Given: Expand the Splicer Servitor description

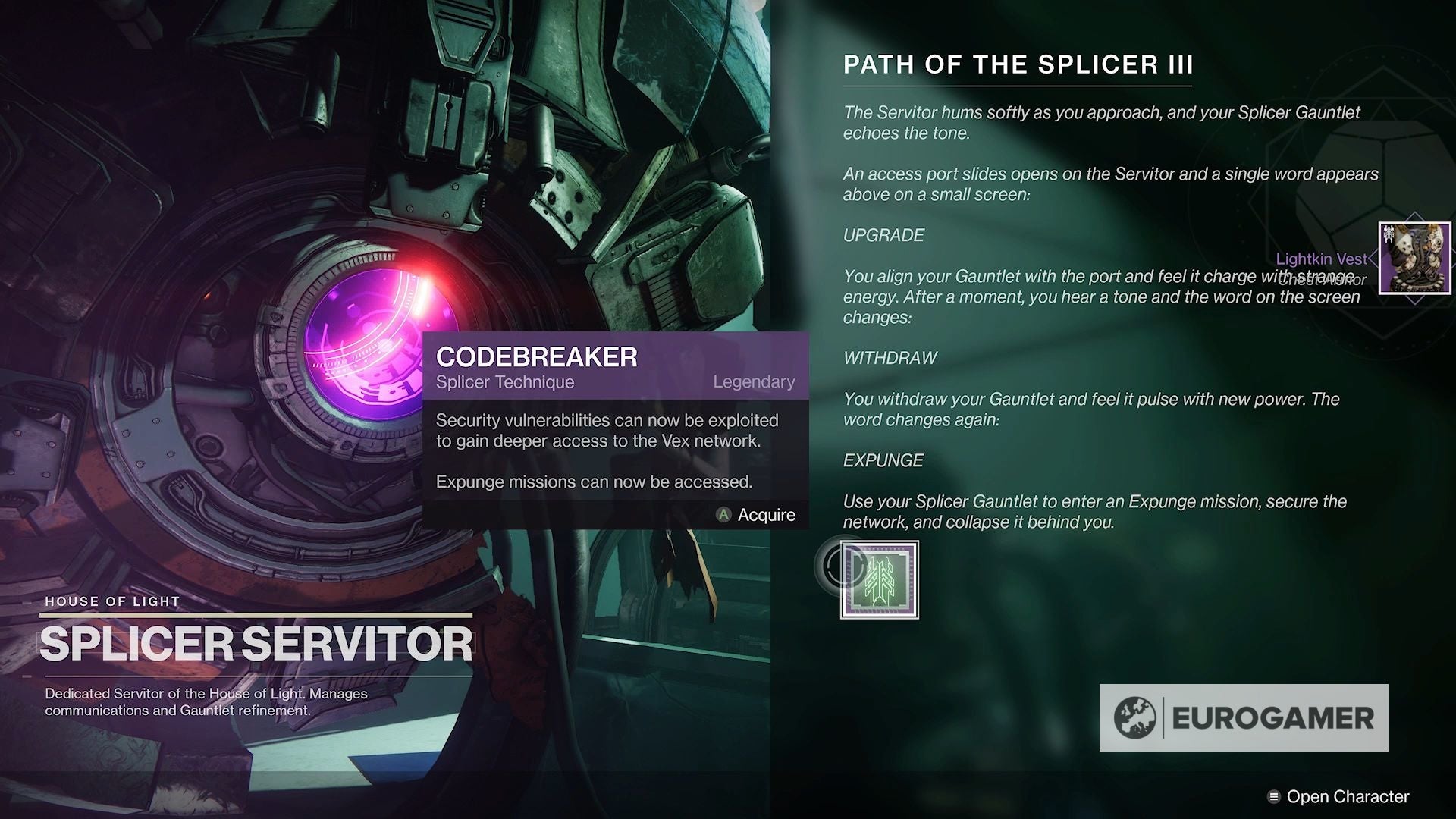Looking at the screenshot, I should tap(205, 701).
